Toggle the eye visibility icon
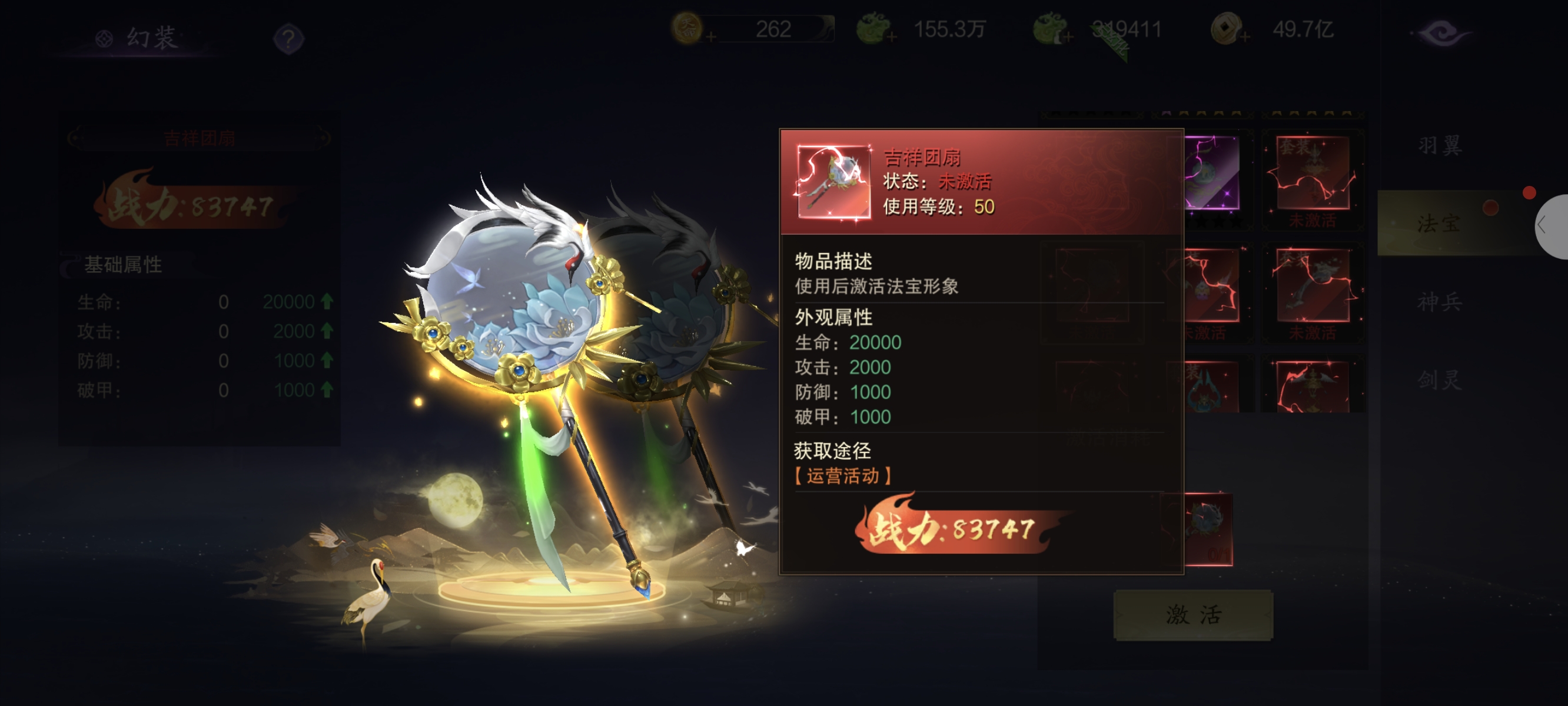The width and height of the screenshot is (1568, 706). 1441,33
